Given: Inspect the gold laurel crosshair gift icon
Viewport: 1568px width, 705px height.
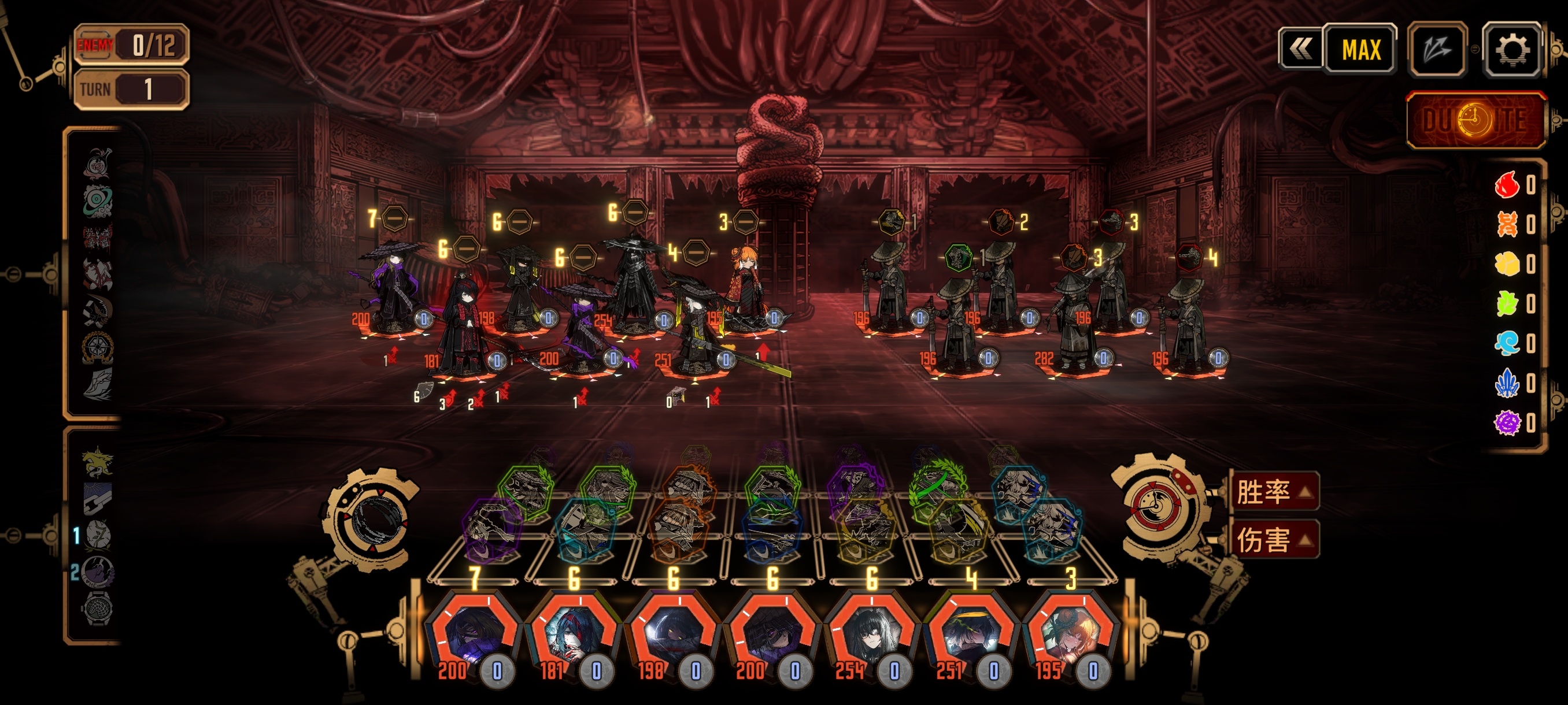Looking at the screenshot, I should click(x=97, y=348).
